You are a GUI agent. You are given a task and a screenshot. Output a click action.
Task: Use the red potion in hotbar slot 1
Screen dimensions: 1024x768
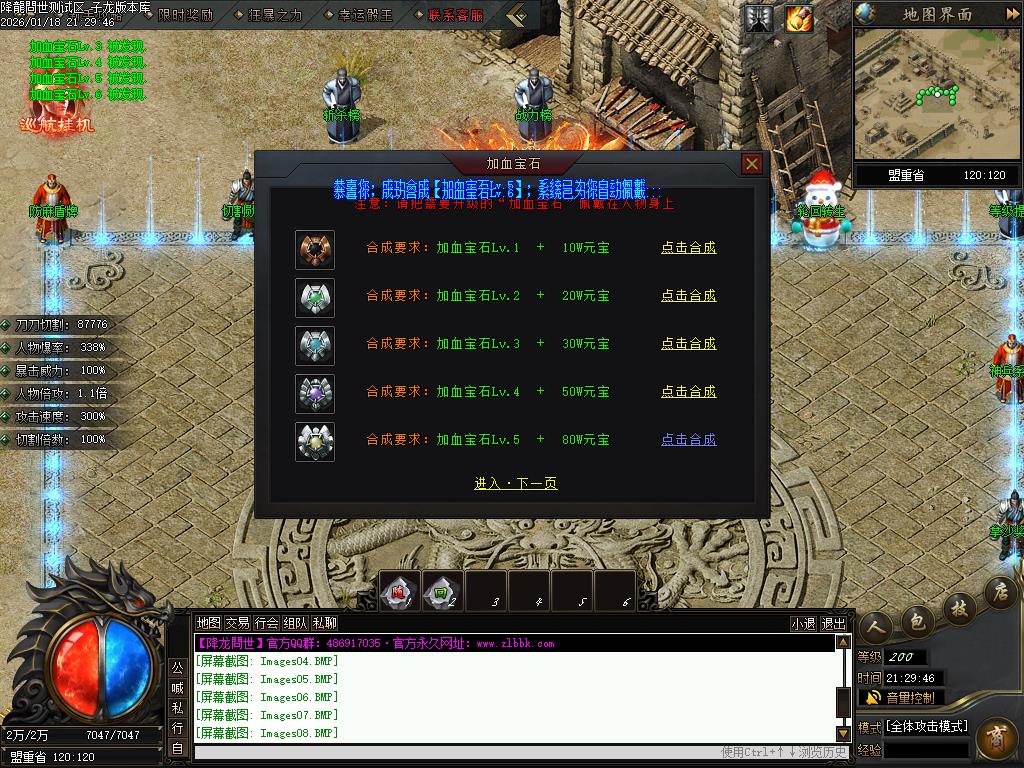click(399, 591)
